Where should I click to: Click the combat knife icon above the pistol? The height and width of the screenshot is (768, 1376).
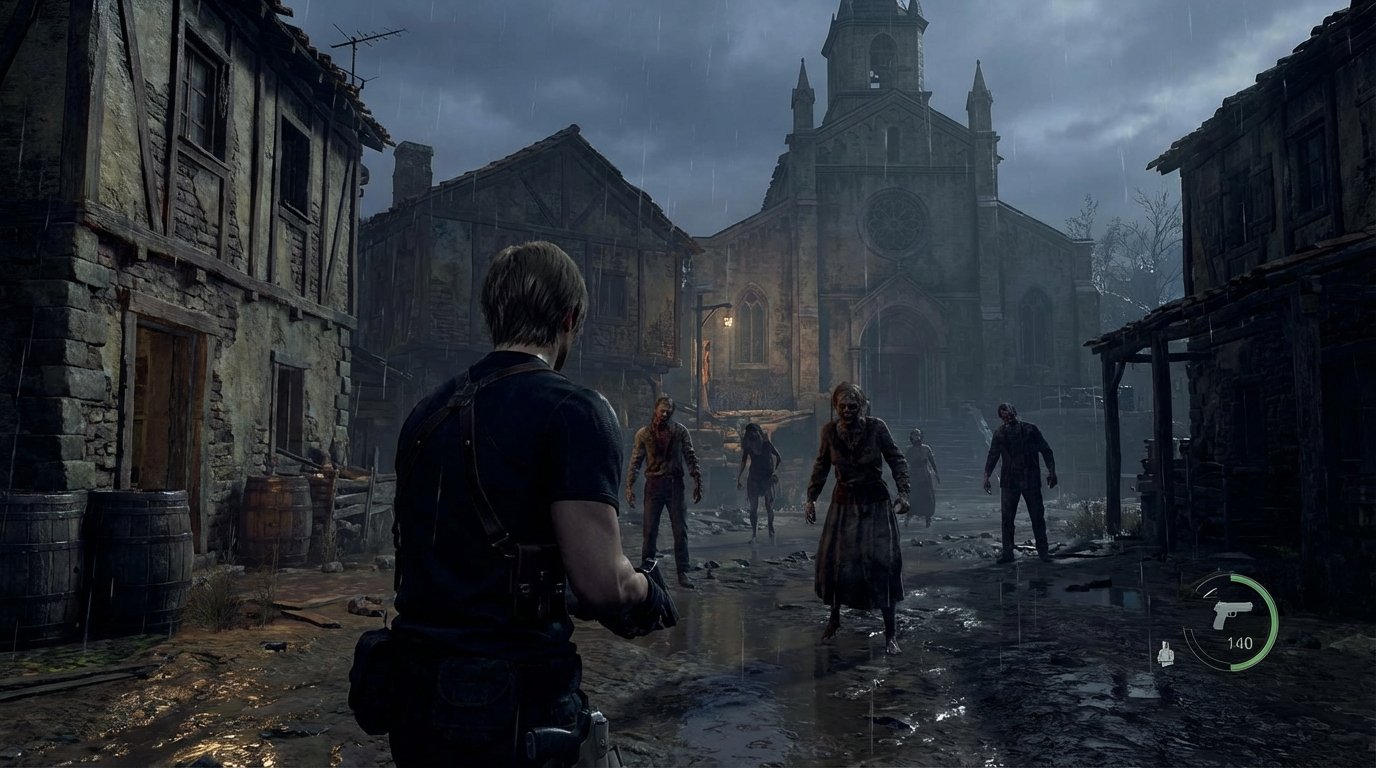1212,593
